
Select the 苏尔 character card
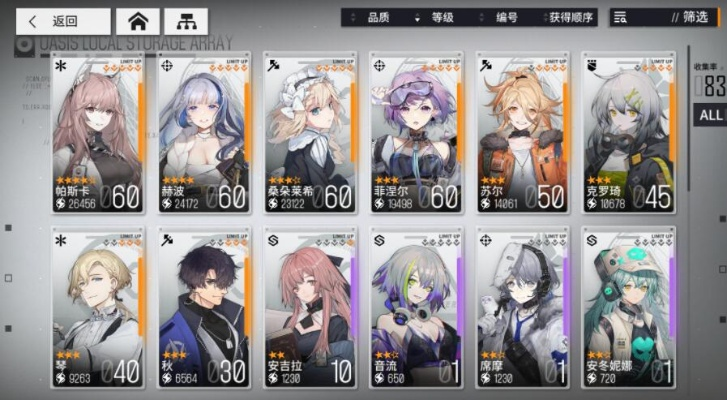pos(522,135)
